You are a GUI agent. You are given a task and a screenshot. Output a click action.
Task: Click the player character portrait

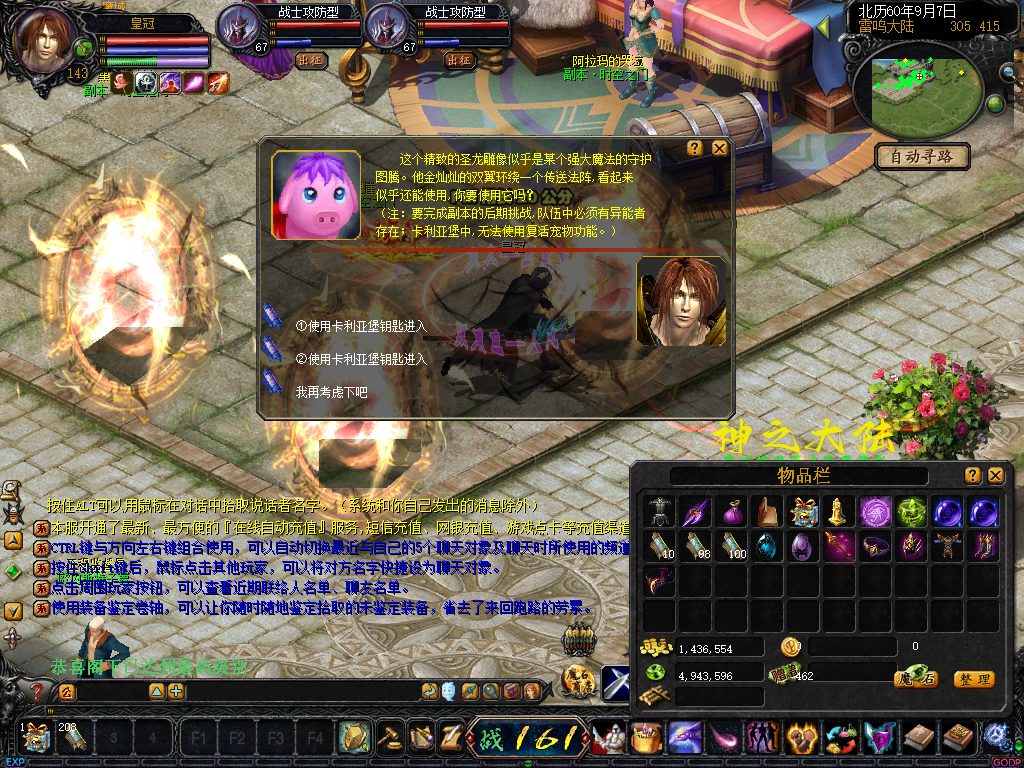tap(46, 42)
